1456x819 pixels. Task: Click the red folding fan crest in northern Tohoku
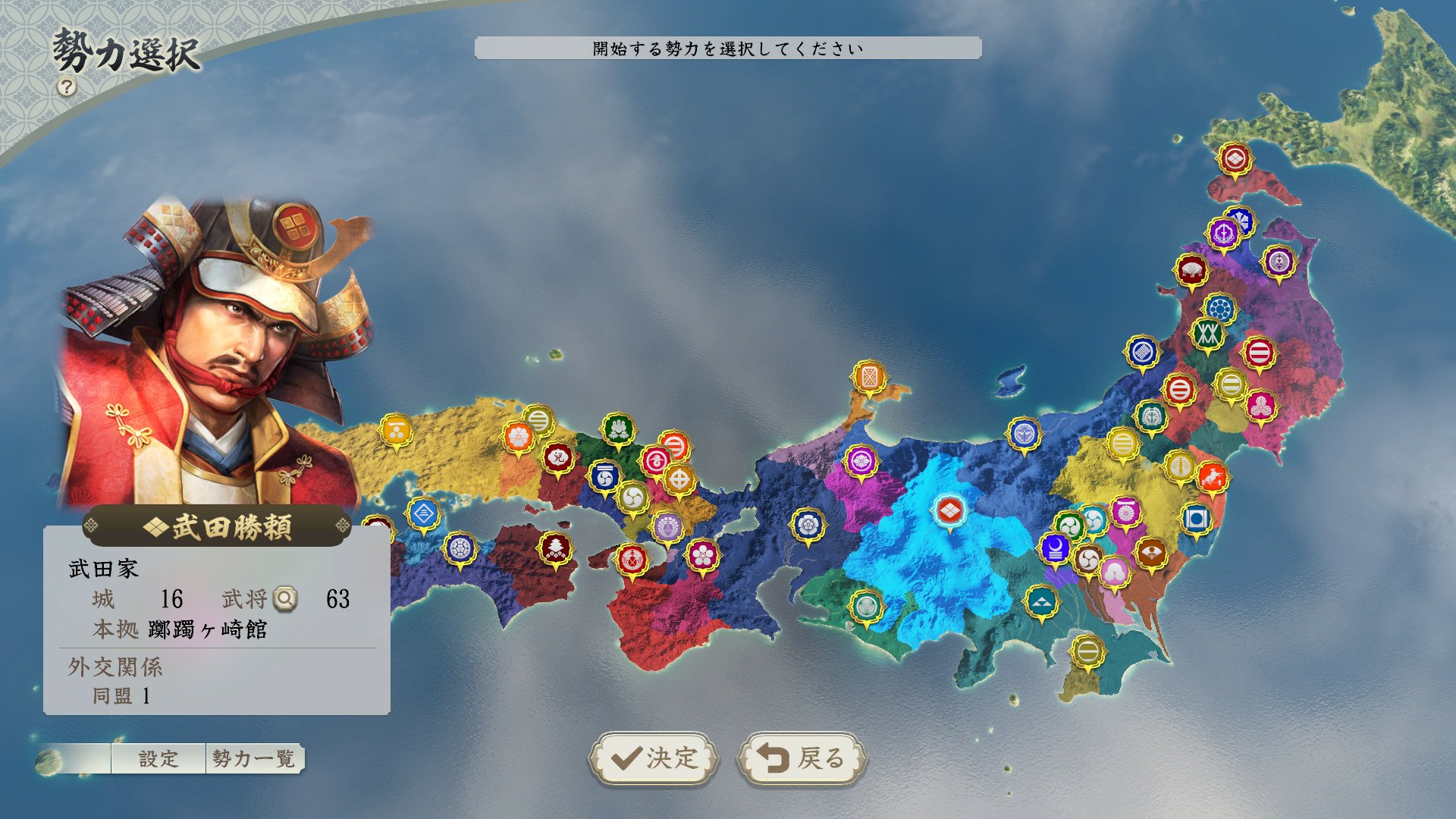click(1191, 268)
